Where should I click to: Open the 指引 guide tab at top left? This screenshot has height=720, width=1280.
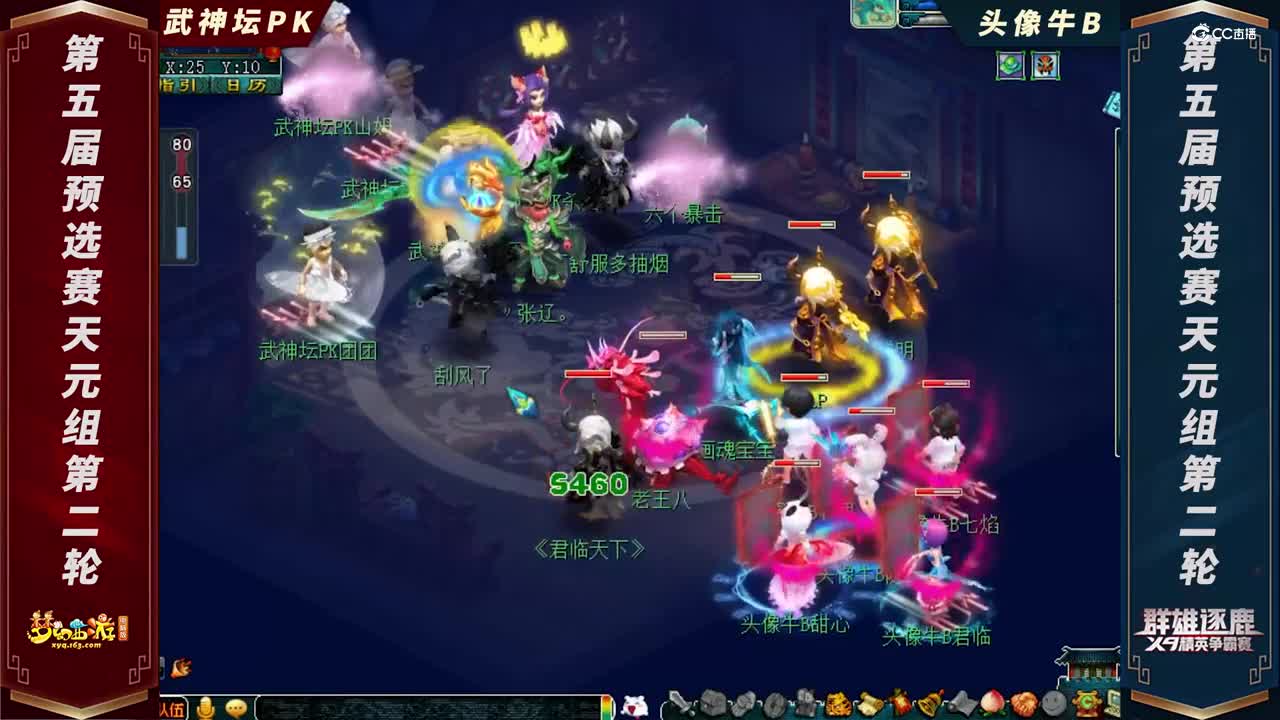(180, 84)
